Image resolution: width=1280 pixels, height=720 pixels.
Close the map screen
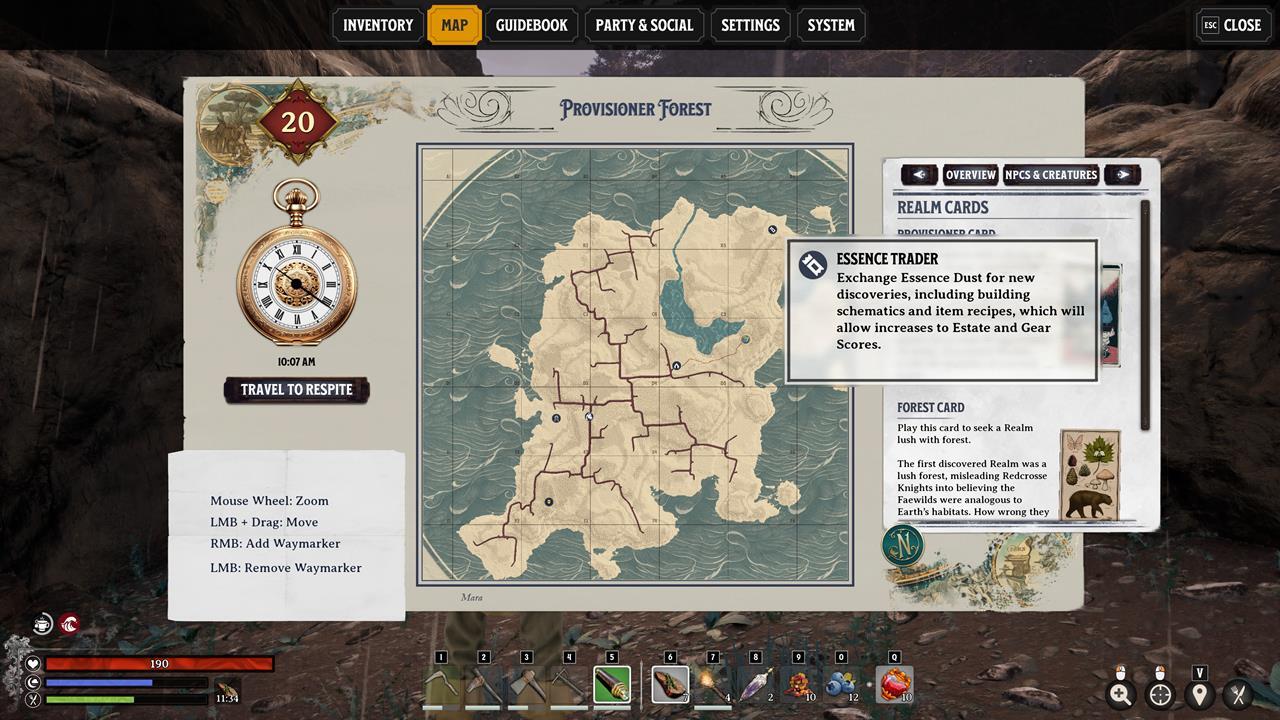1232,25
